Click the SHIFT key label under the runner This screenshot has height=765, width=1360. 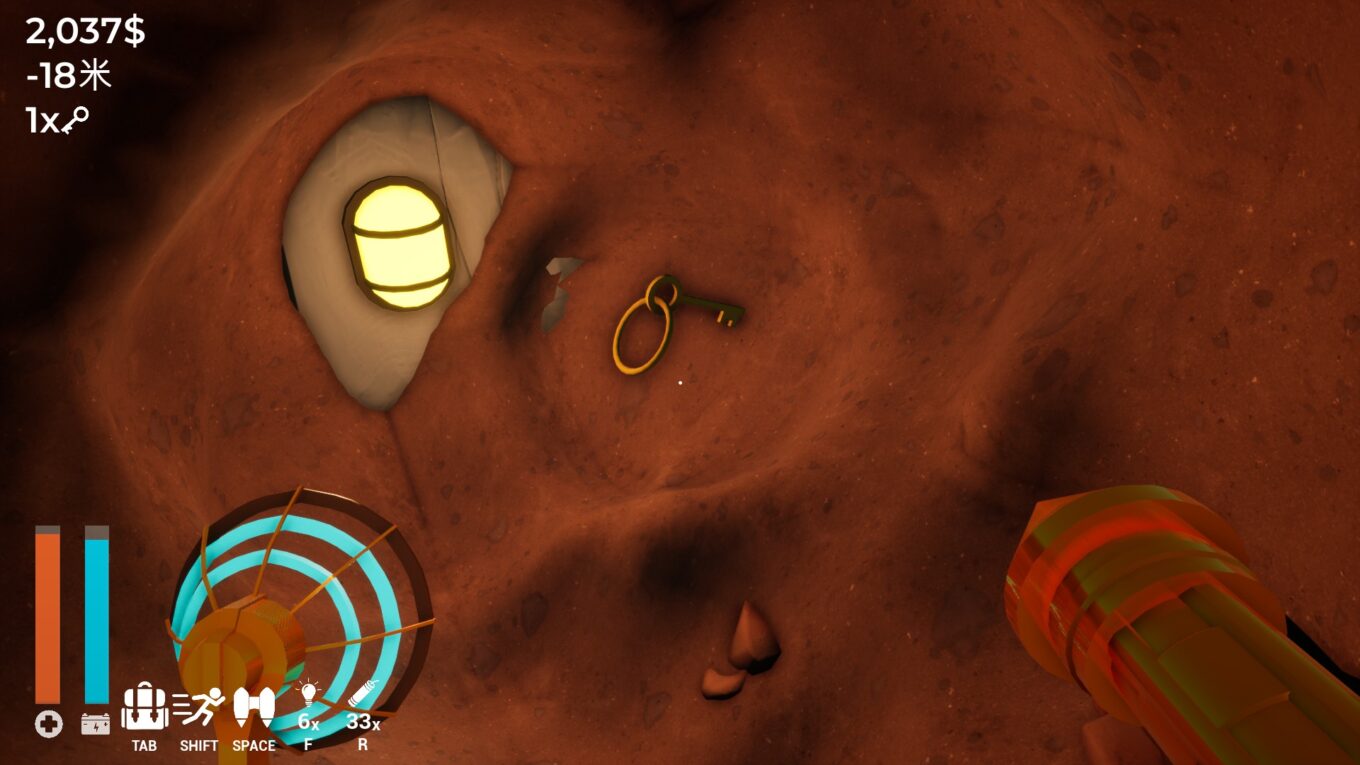pyautogui.click(x=200, y=745)
